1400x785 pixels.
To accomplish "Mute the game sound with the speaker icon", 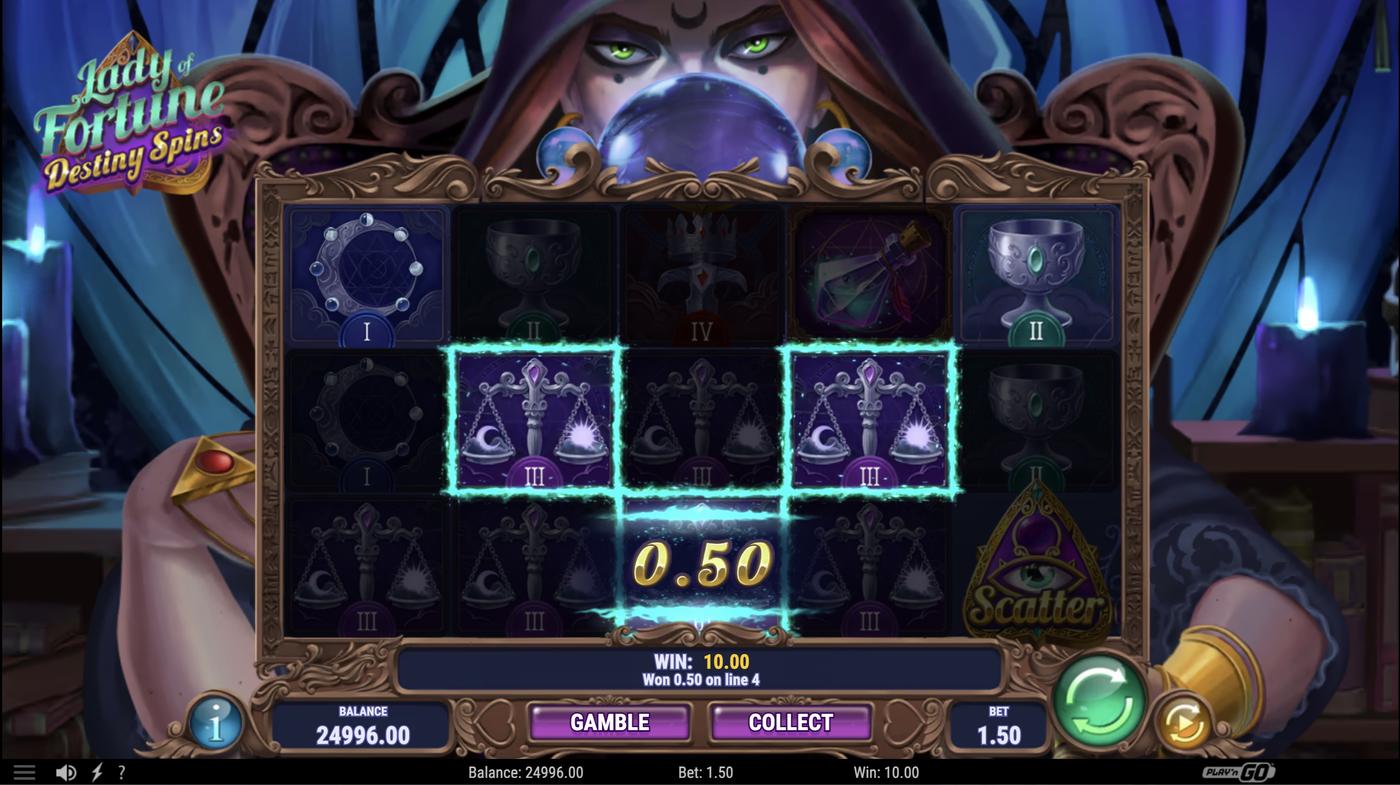I will 66,770.
